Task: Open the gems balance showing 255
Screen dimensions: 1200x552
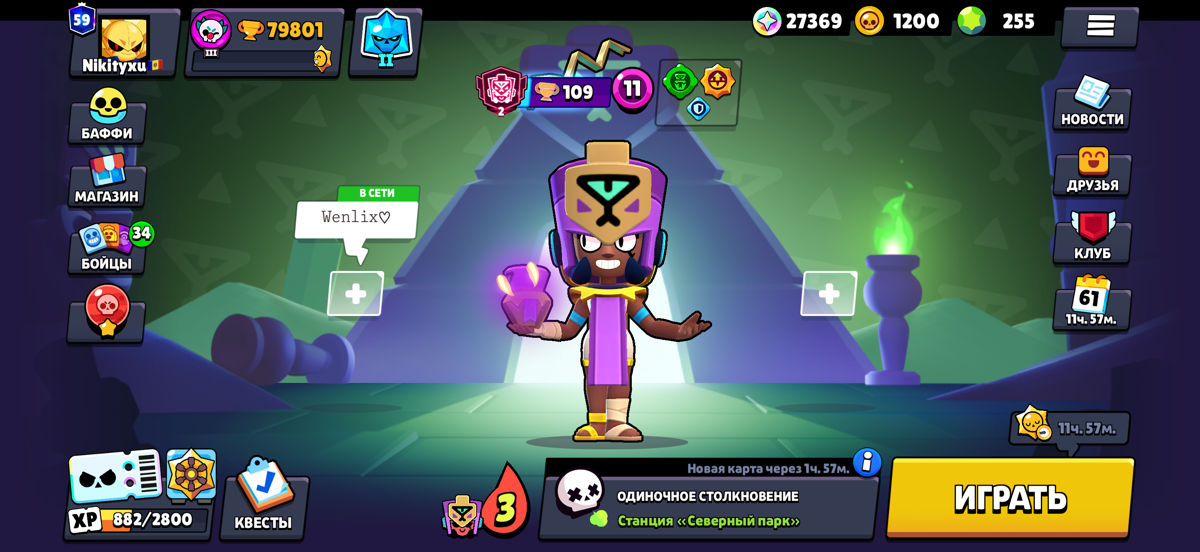Action: pyautogui.click(x=996, y=21)
